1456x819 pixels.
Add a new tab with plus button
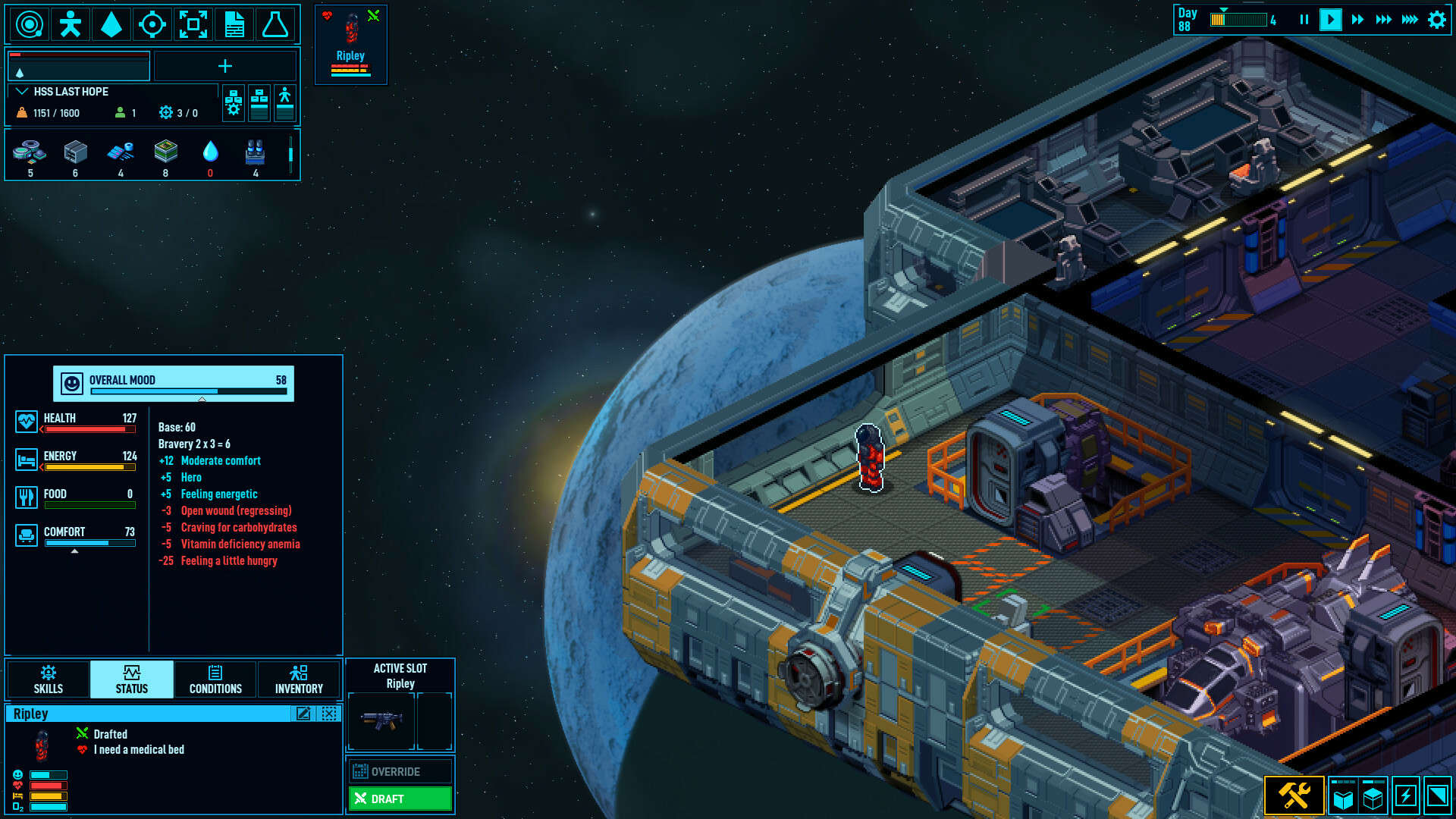pos(225,67)
